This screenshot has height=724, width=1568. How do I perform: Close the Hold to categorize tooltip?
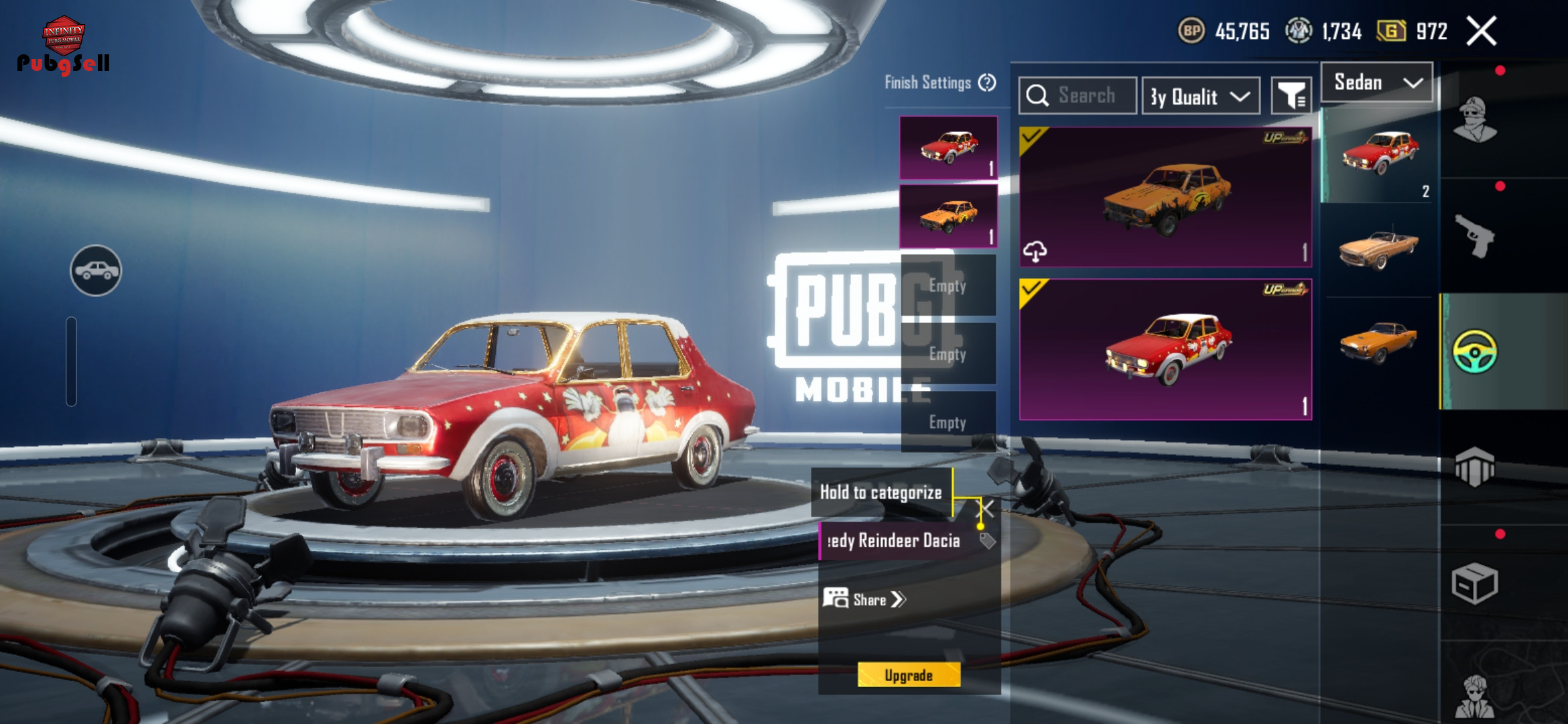(x=987, y=508)
